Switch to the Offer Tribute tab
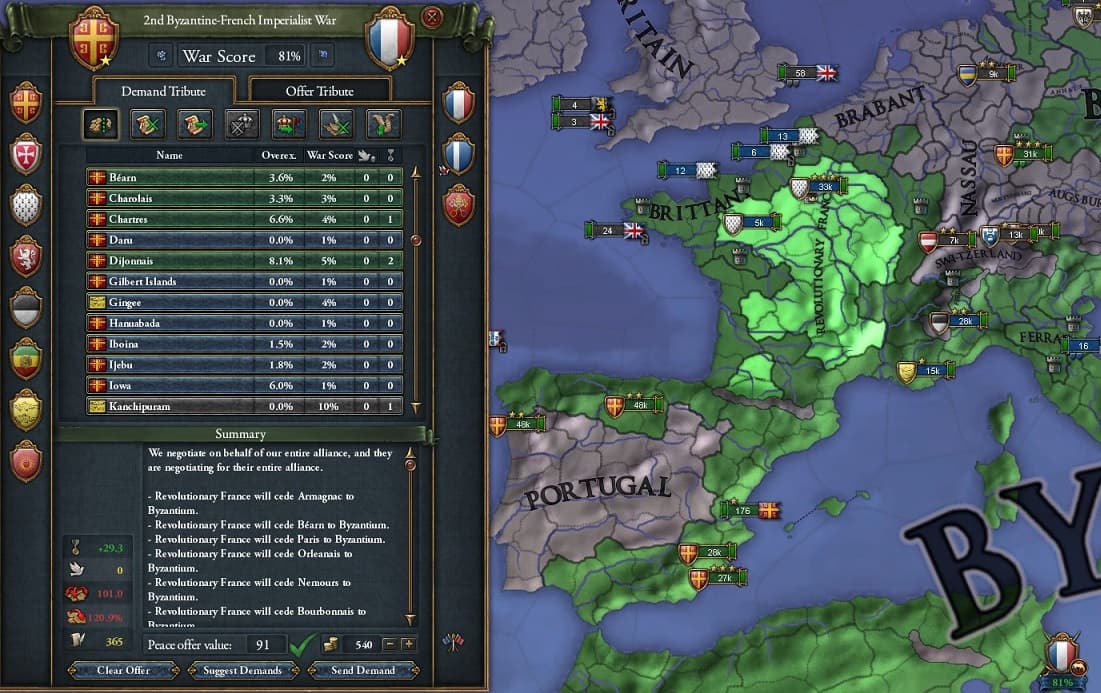 [x=319, y=91]
